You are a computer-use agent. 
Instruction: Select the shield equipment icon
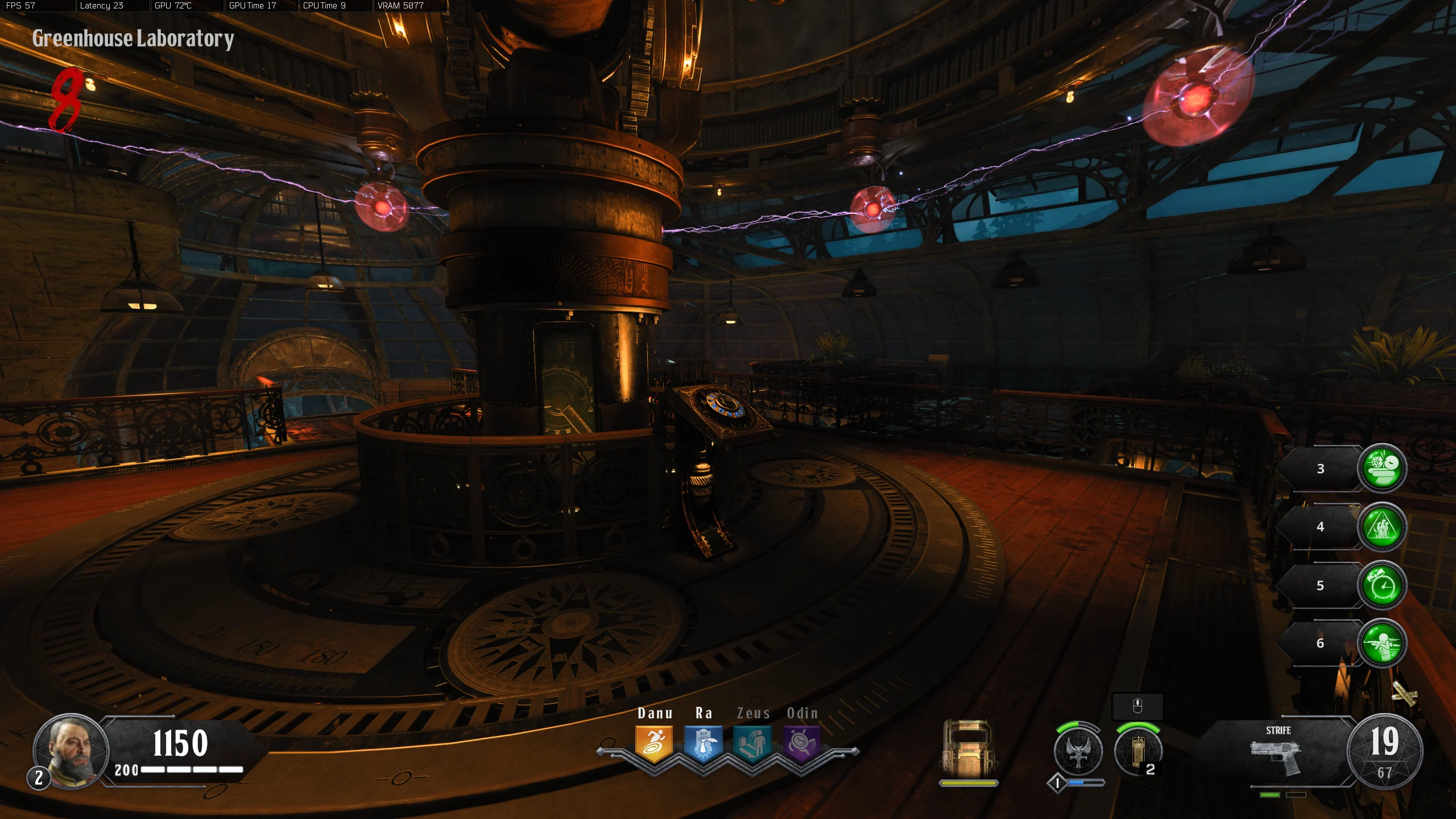[968, 748]
